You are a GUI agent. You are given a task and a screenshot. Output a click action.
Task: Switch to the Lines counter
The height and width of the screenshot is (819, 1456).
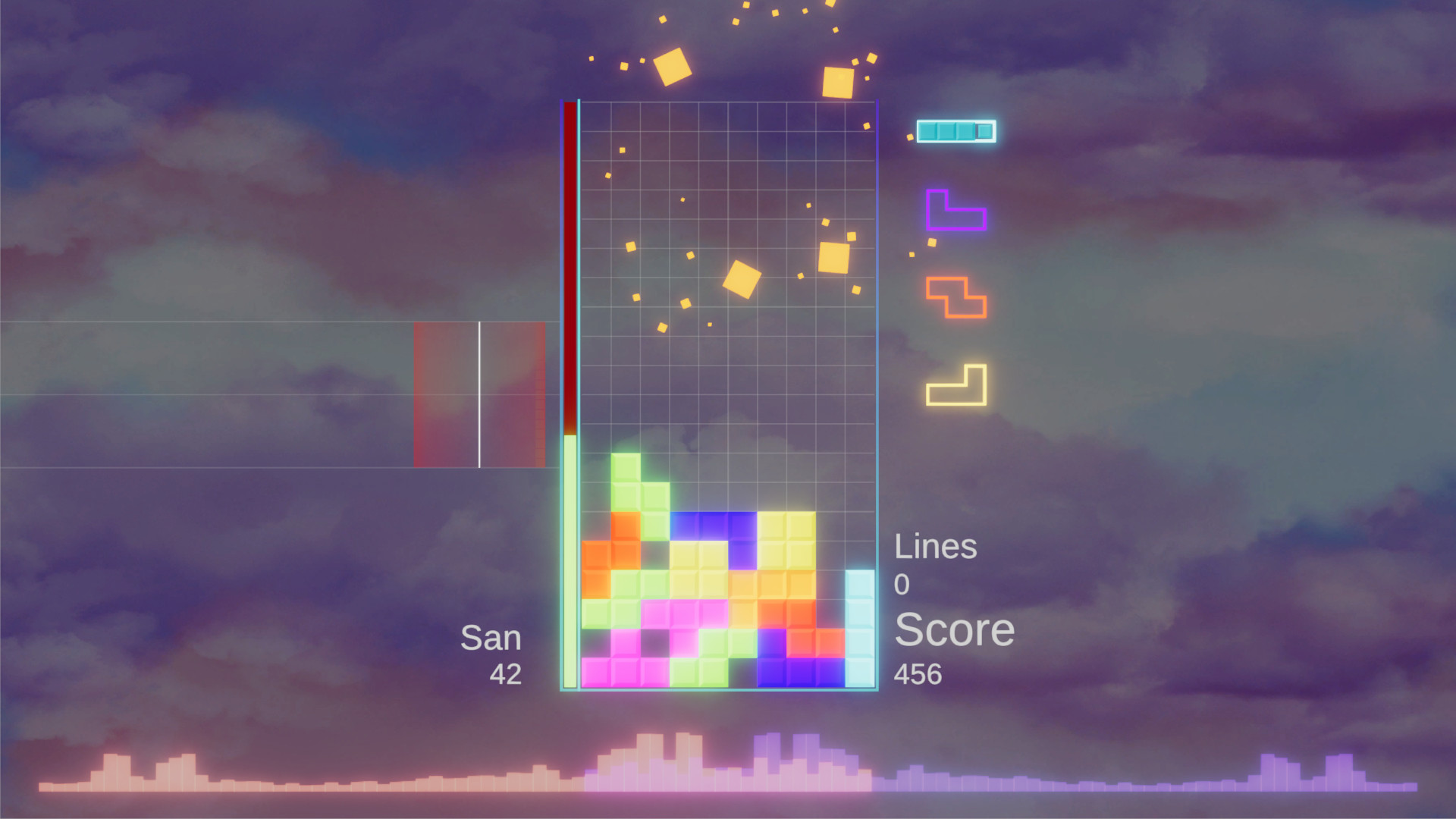click(937, 546)
